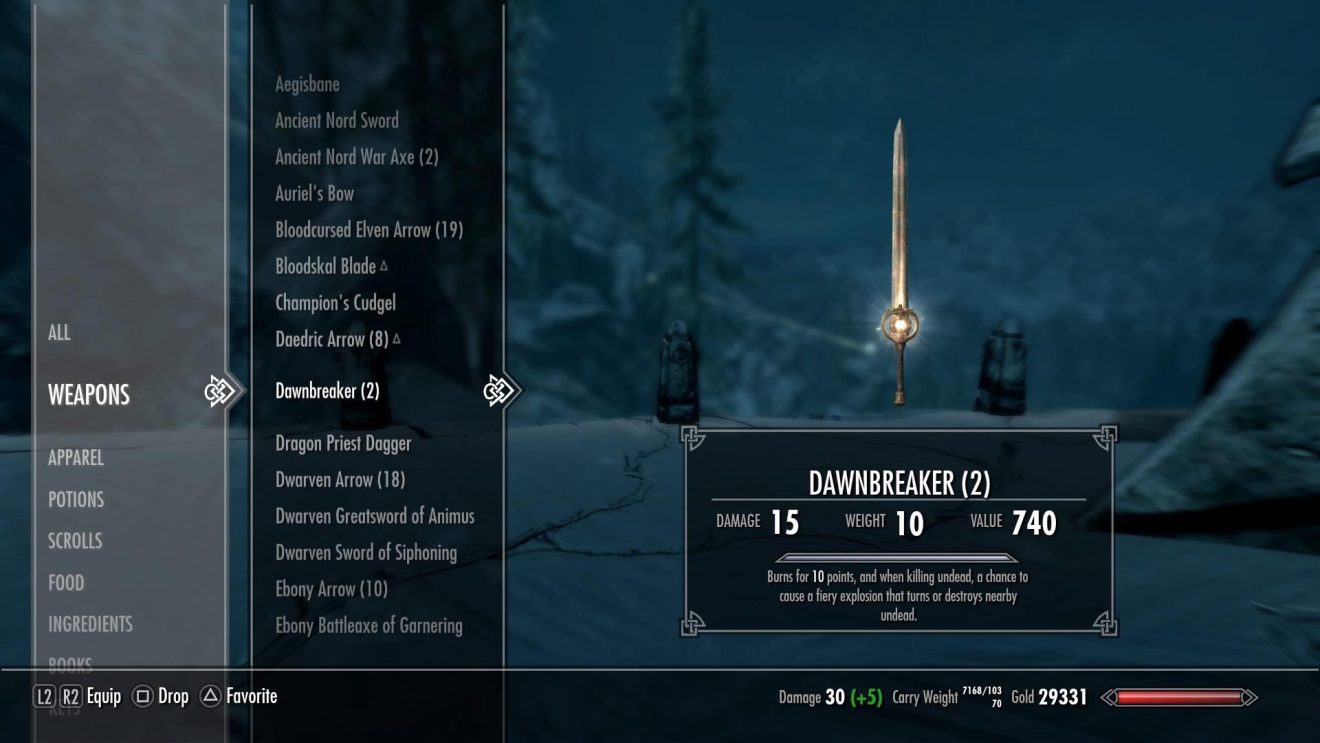Select Ebony Arrow (10)
Screen dimensions: 1320x743
click(x=331, y=589)
